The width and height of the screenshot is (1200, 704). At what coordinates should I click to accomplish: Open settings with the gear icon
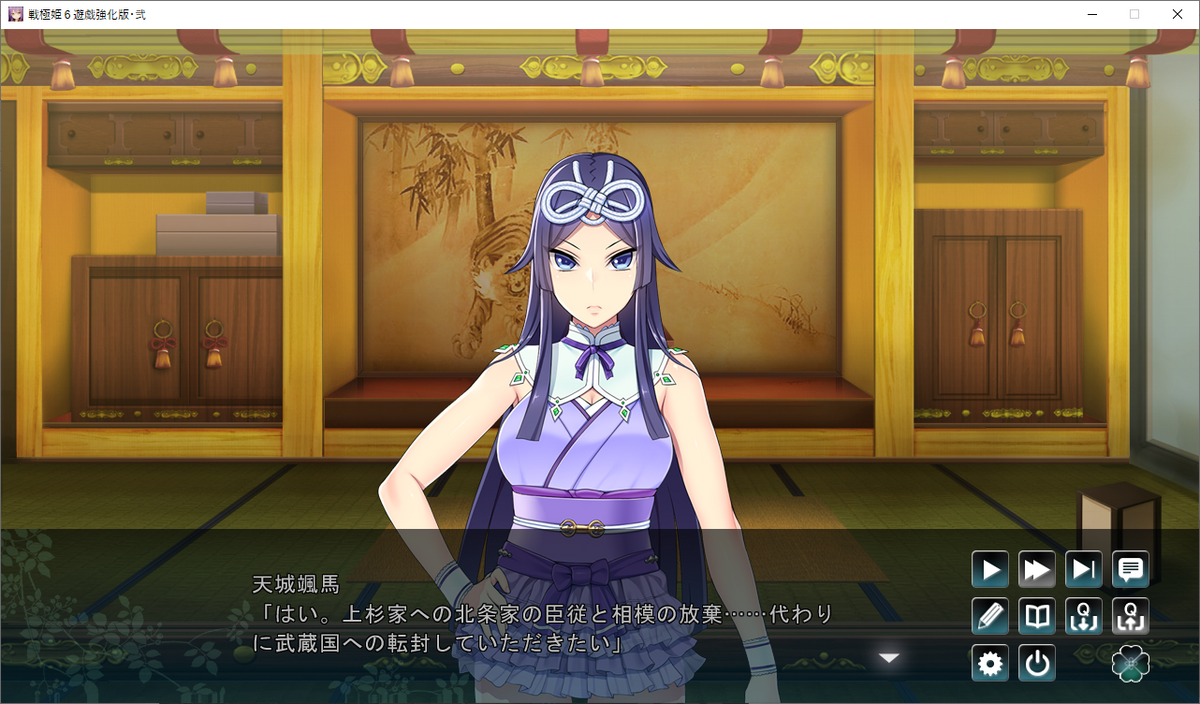990,664
